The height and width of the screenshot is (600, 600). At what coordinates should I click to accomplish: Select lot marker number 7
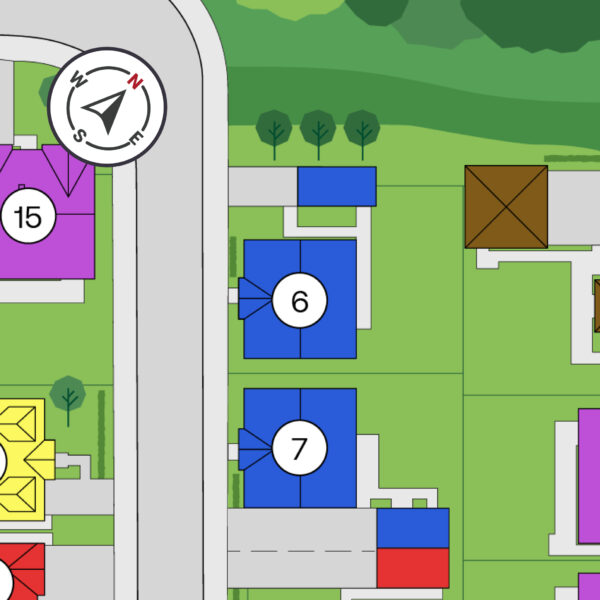pyautogui.click(x=299, y=449)
